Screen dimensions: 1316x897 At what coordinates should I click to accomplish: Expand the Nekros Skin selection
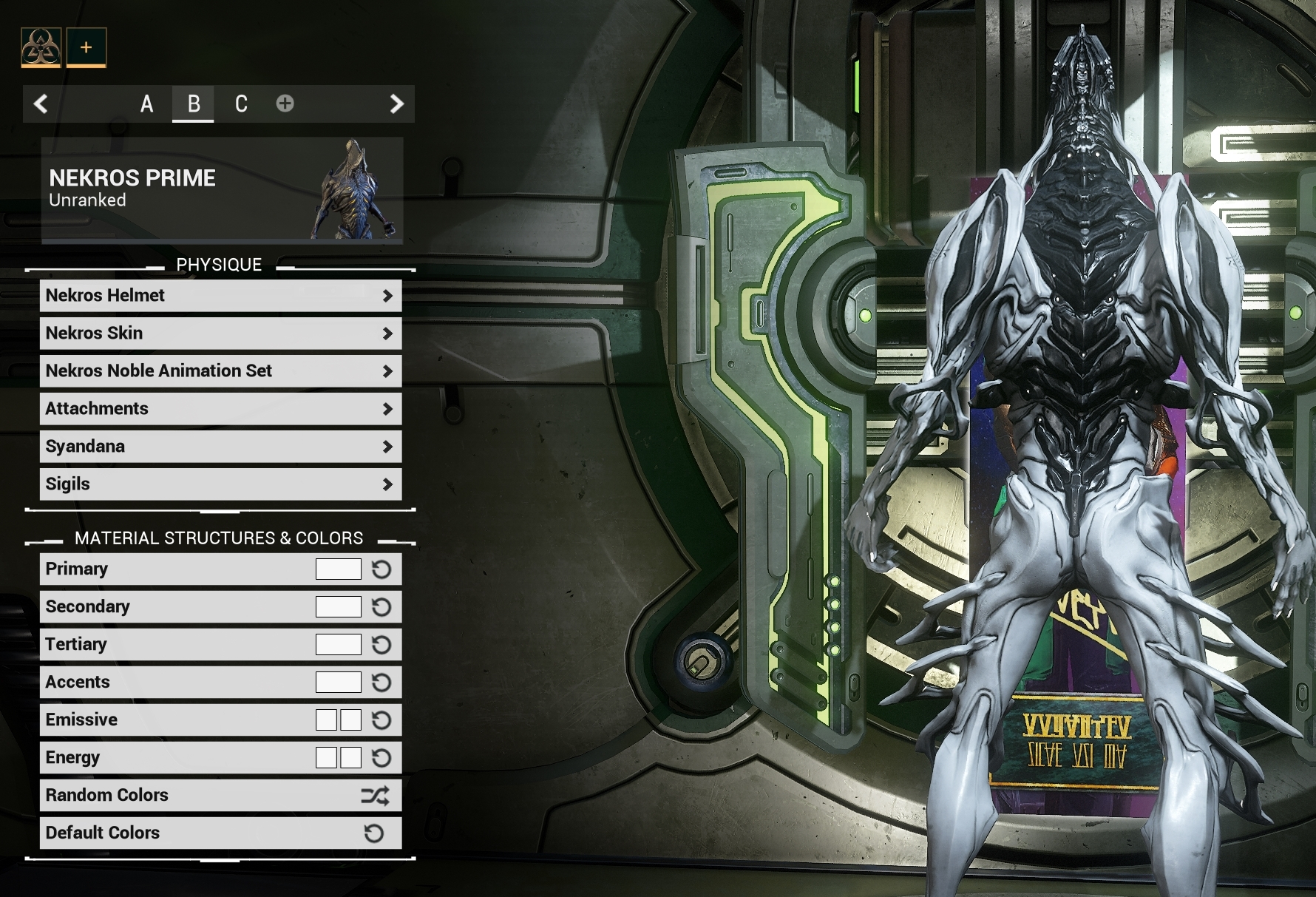(220, 333)
